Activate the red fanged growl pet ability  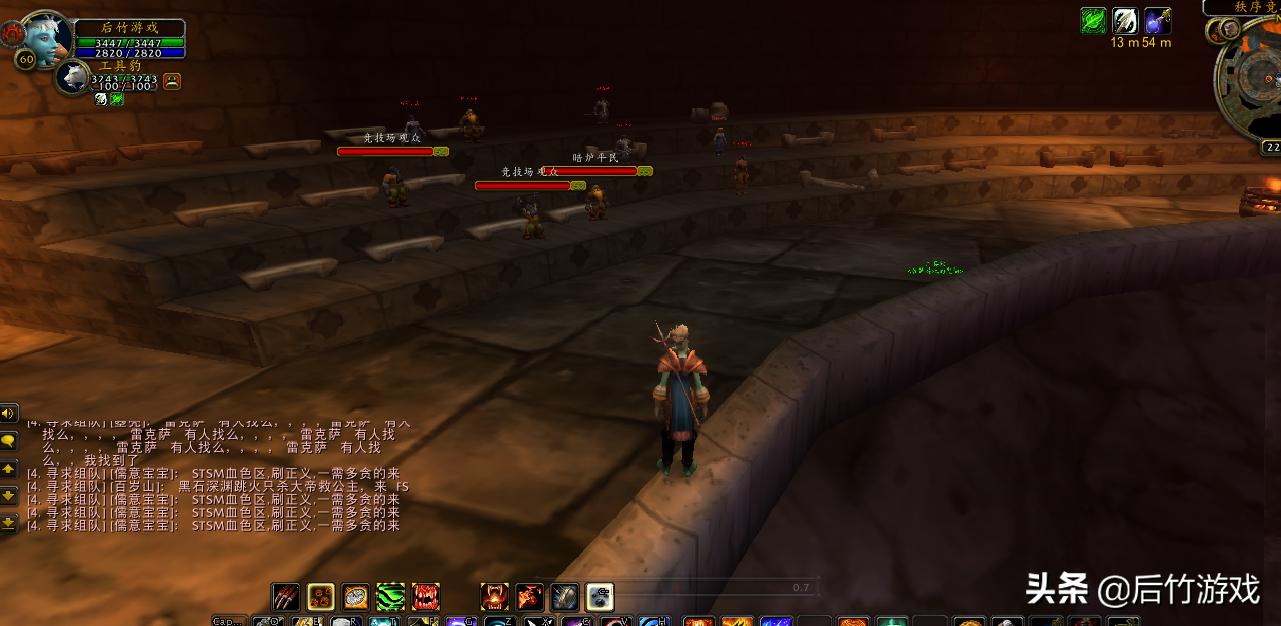point(425,597)
